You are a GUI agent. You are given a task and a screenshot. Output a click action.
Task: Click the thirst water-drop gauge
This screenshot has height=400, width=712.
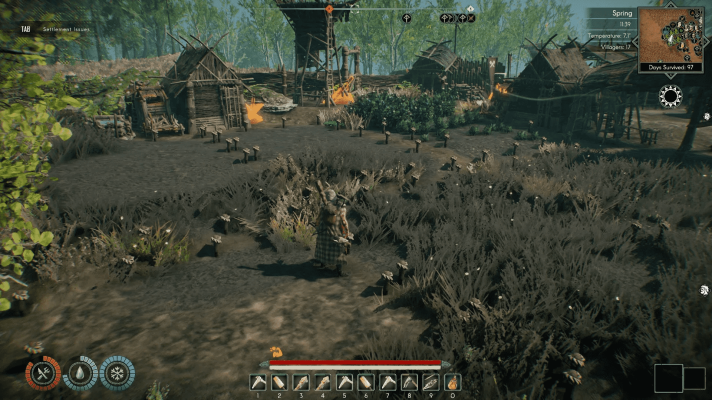click(x=80, y=373)
